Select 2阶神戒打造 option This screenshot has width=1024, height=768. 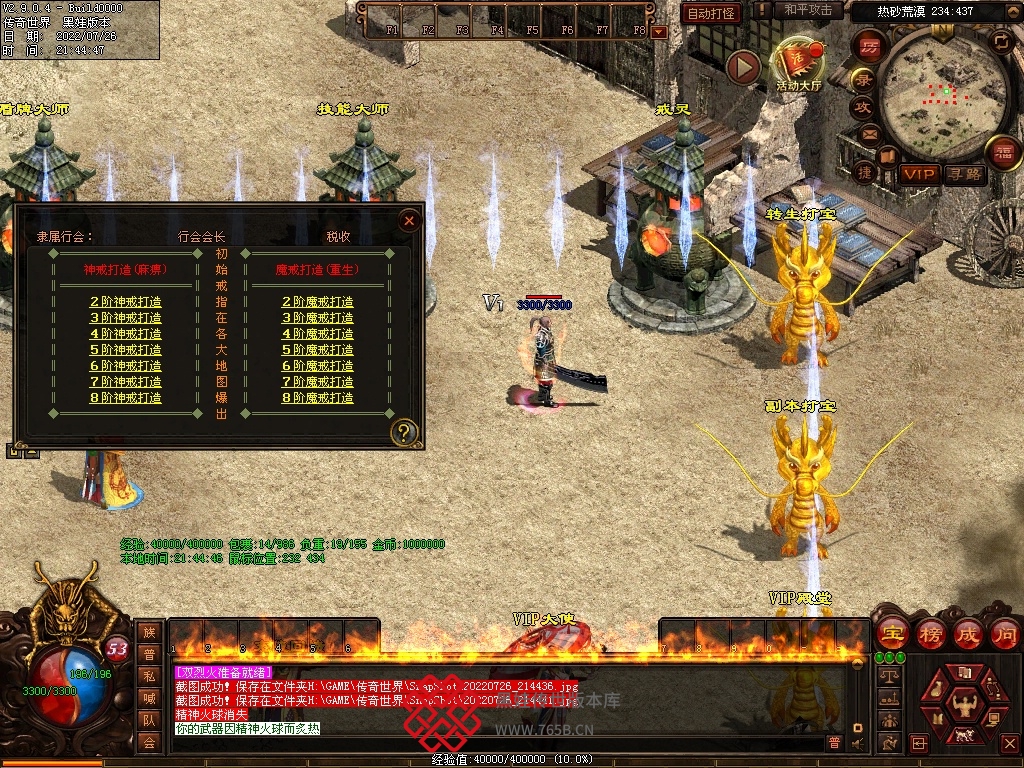pos(126,302)
